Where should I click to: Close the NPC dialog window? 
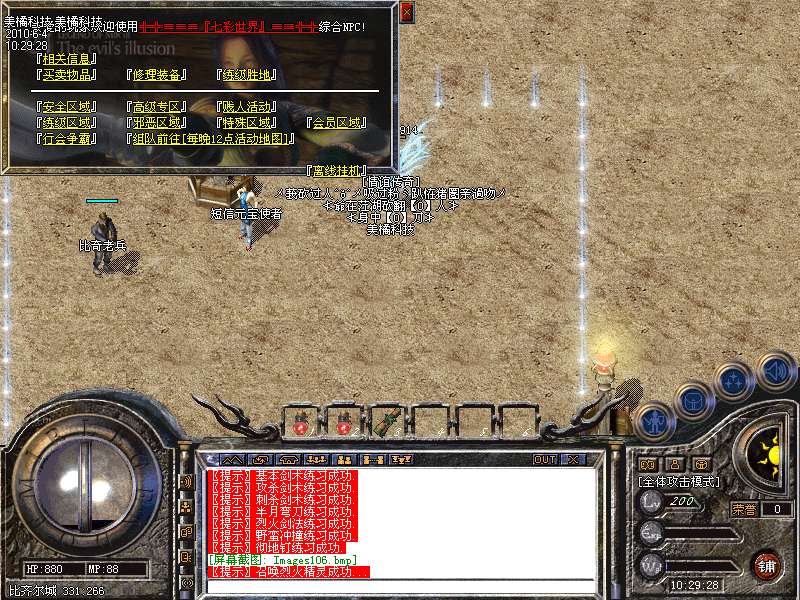click(406, 13)
